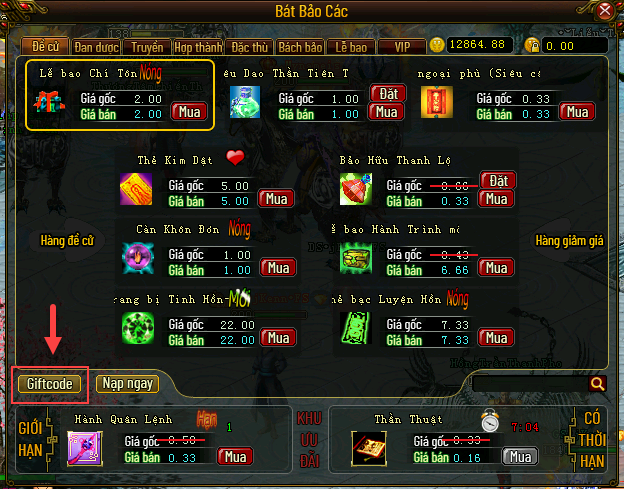Image resolution: width=624 pixels, height=489 pixels.
Task: Close the Bát Bảo Các shop window
Action: pos(604,13)
